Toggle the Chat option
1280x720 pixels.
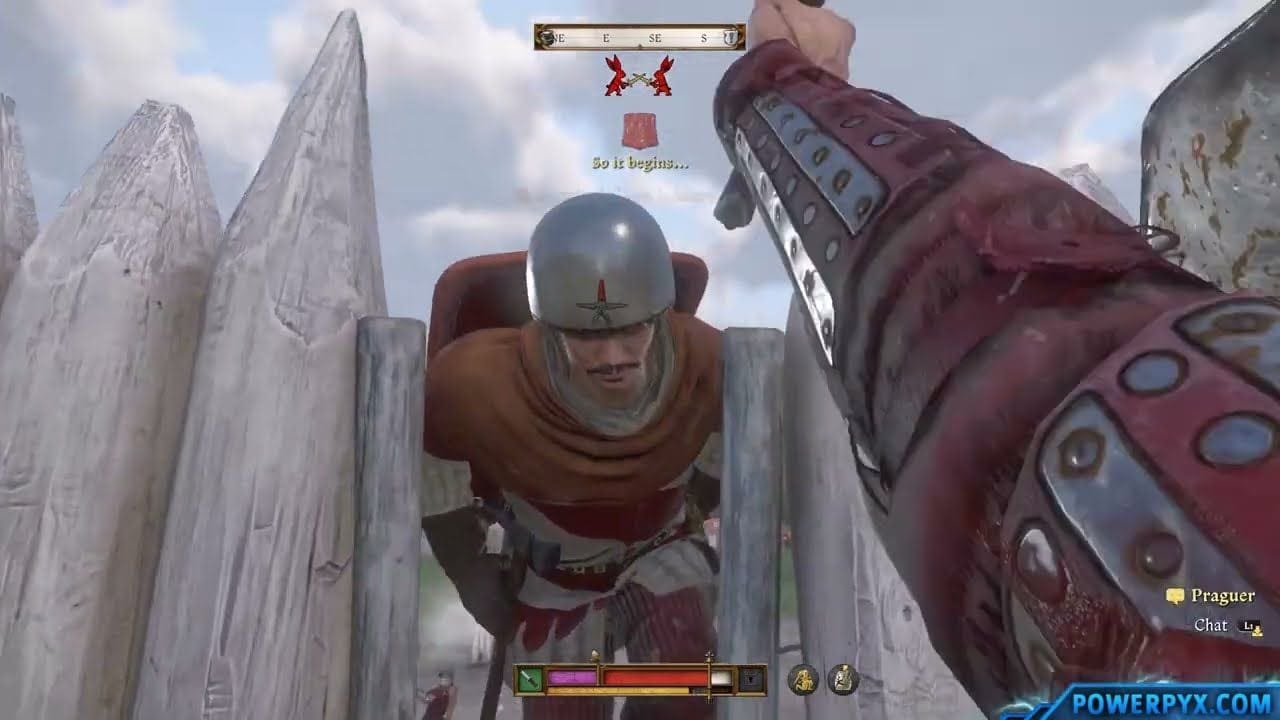[1209, 624]
